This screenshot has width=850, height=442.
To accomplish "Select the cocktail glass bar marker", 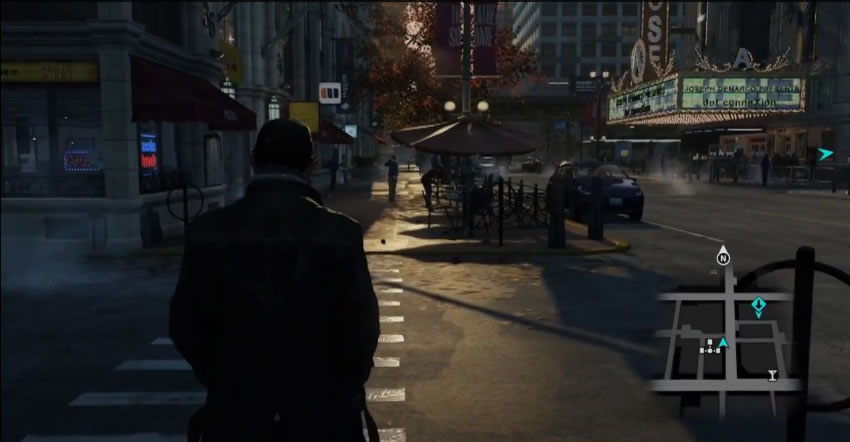I will point(772,375).
